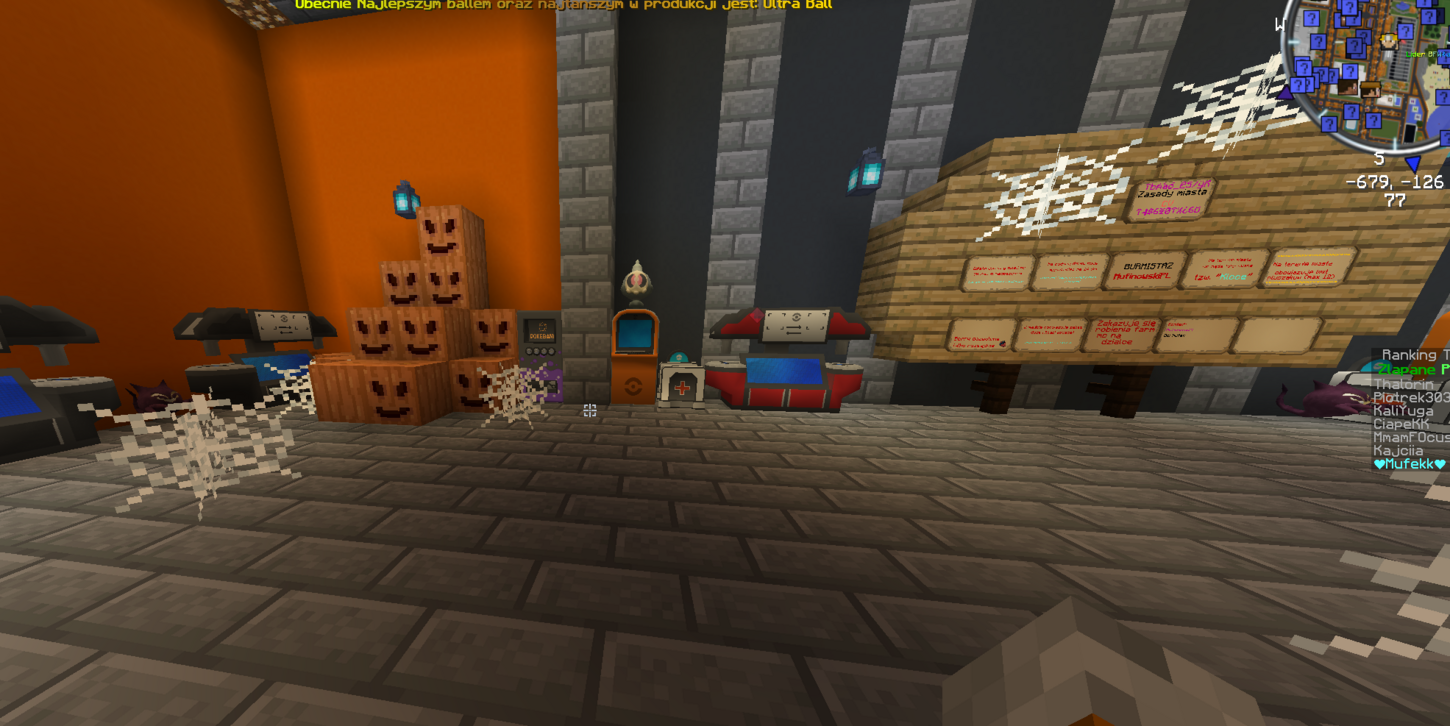This screenshot has height=726, width=1450.
Task: Choose Piotrek303 in the ranking list
Action: click(x=1410, y=397)
